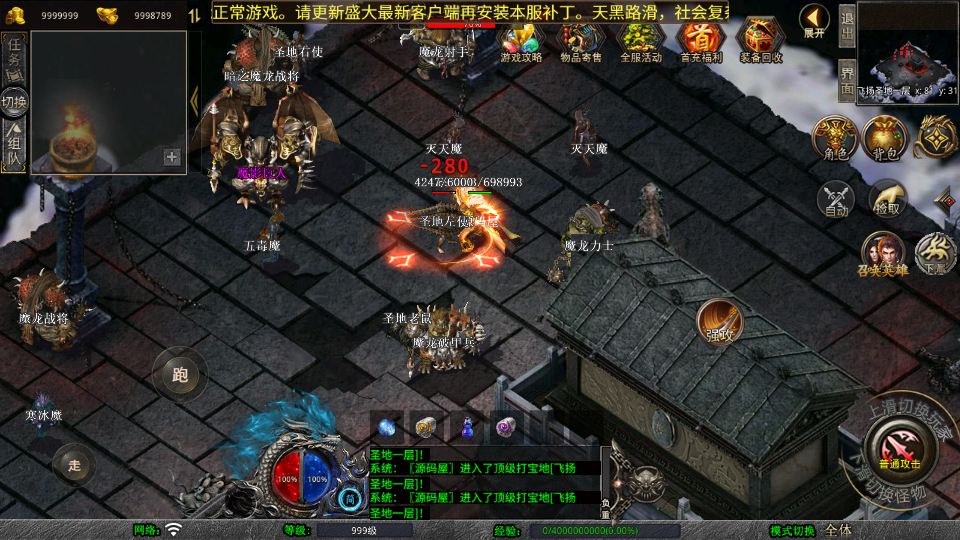Tap the 跑 run button
Screen dimensions: 960x540
(x=179, y=375)
